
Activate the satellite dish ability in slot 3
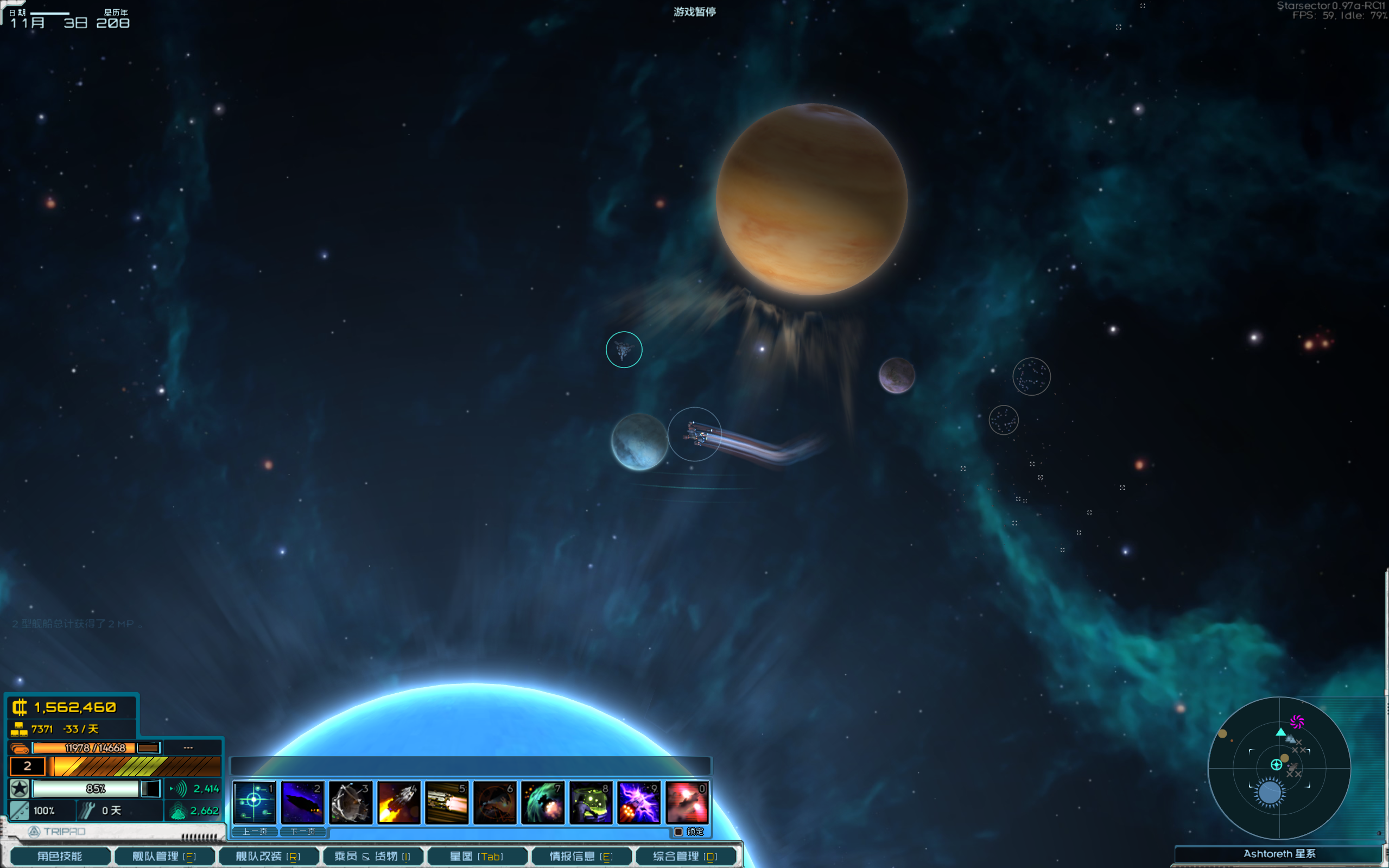(351, 801)
